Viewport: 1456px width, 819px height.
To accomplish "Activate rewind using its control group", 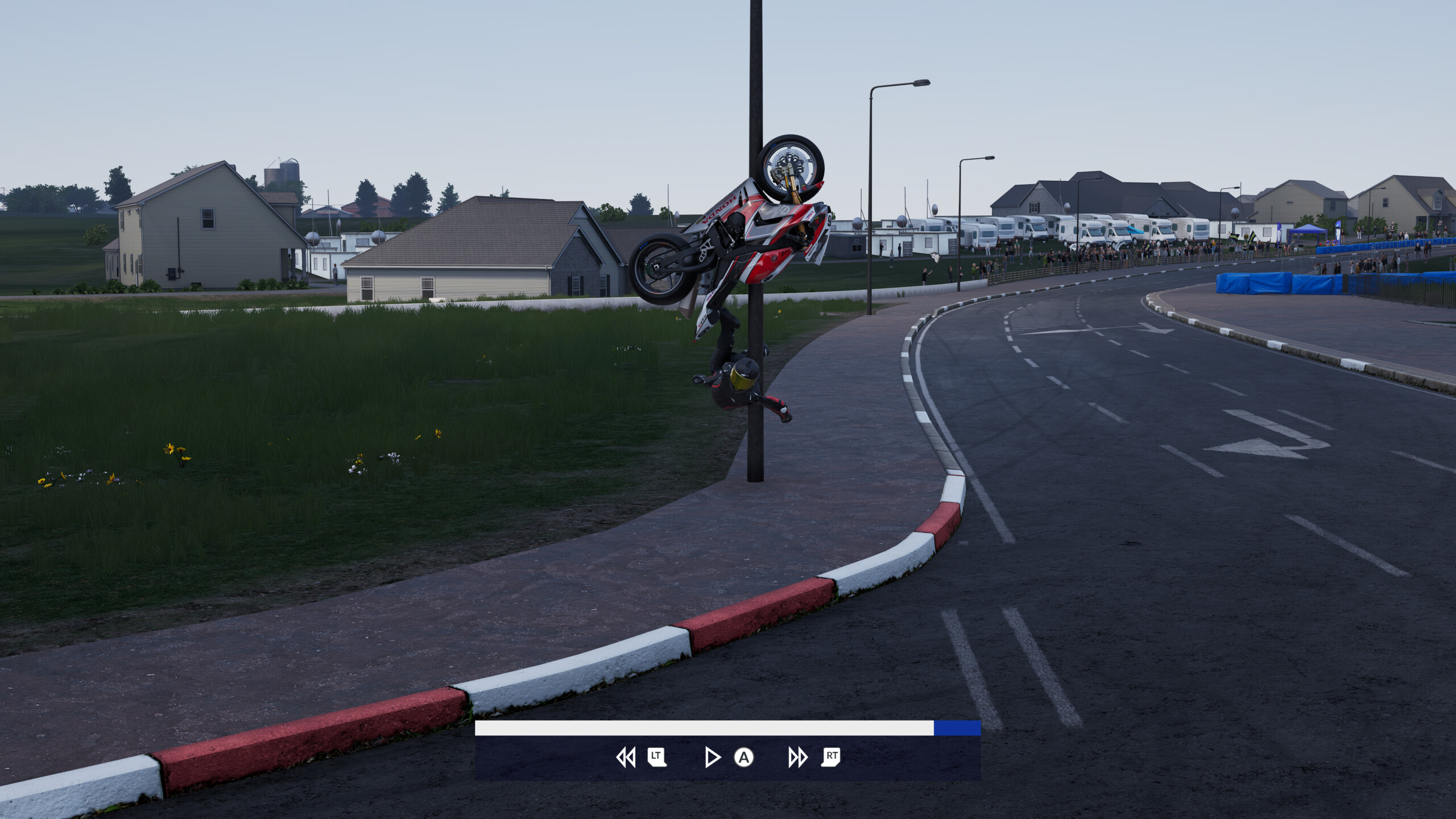I will [x=642, y=758].
